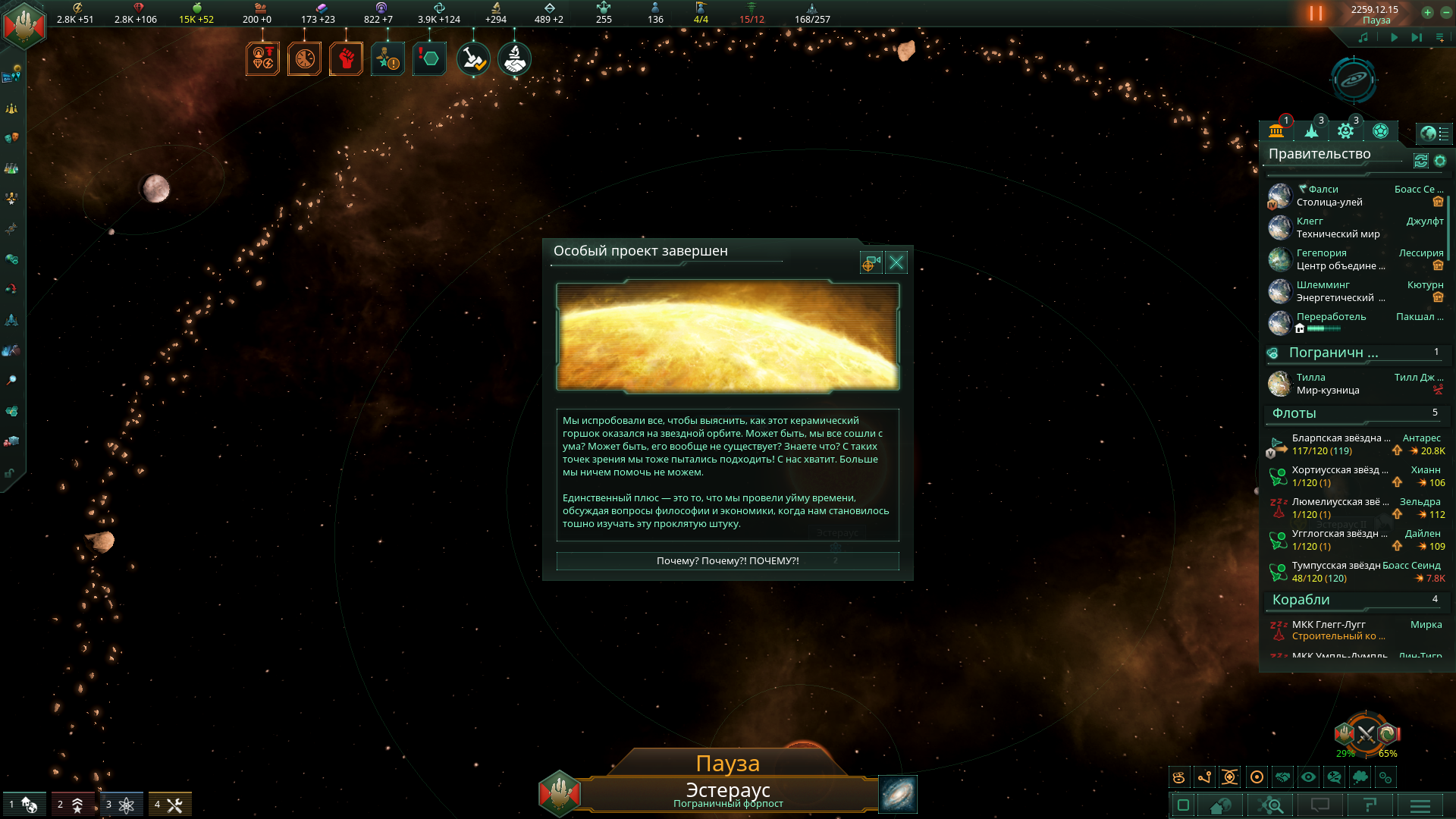Open the galaxy map view button
The image size is (1456, 819).
[x=897, y=794]
